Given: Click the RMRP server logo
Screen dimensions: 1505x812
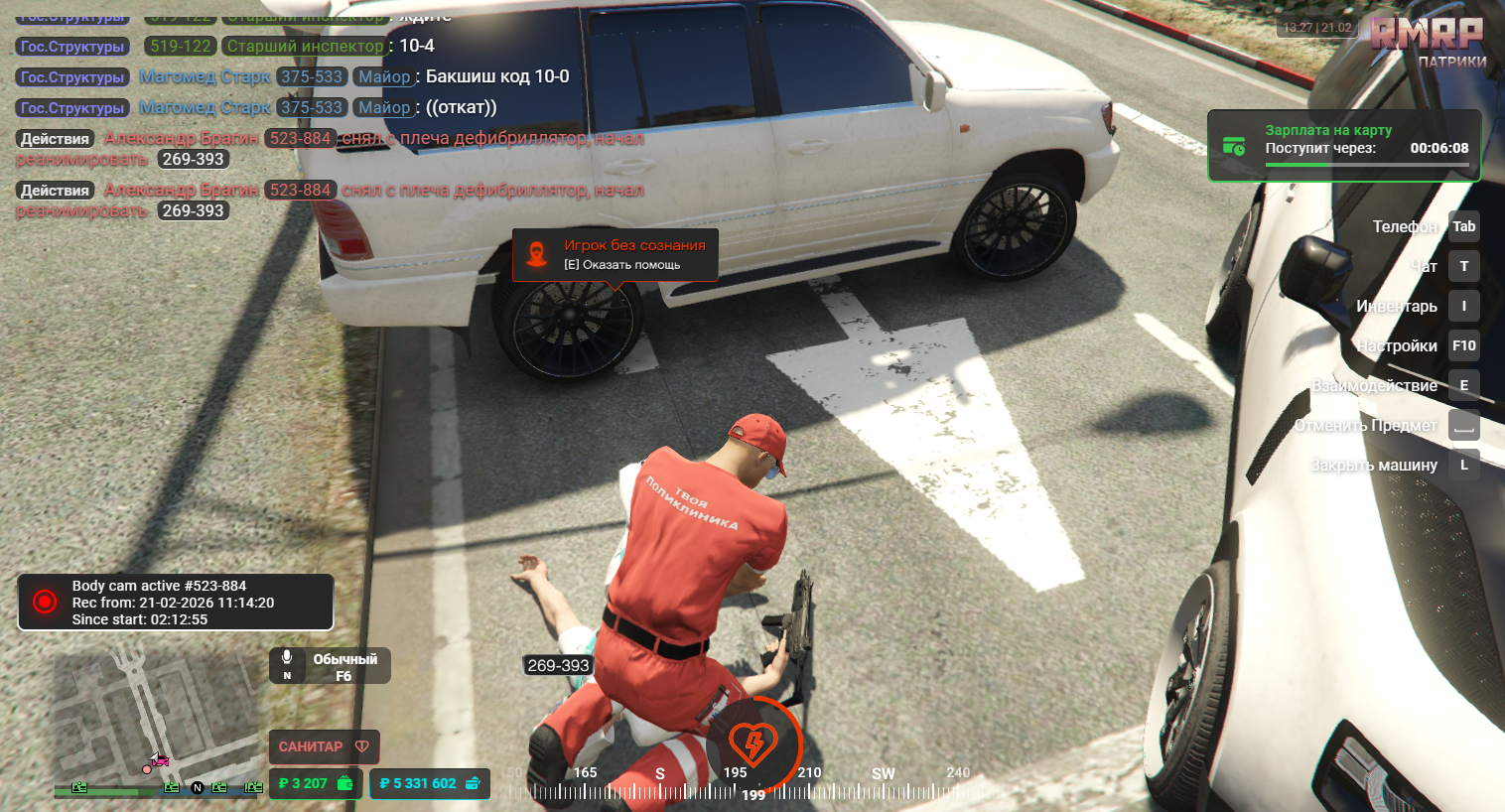Looking at the screenshot, I should 1427,35.
